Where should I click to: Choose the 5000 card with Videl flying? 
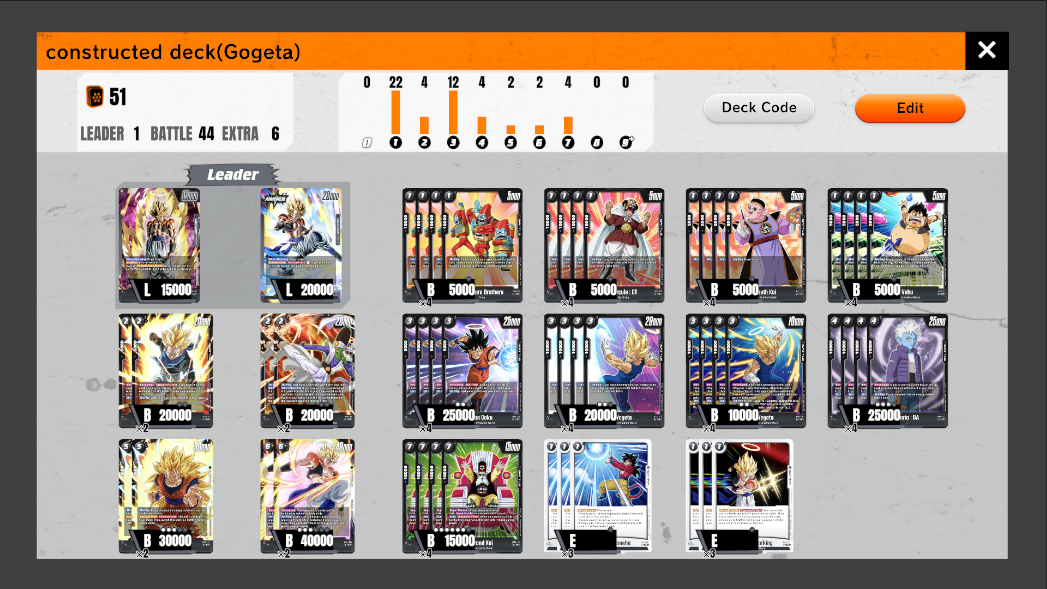pos(895,245)
